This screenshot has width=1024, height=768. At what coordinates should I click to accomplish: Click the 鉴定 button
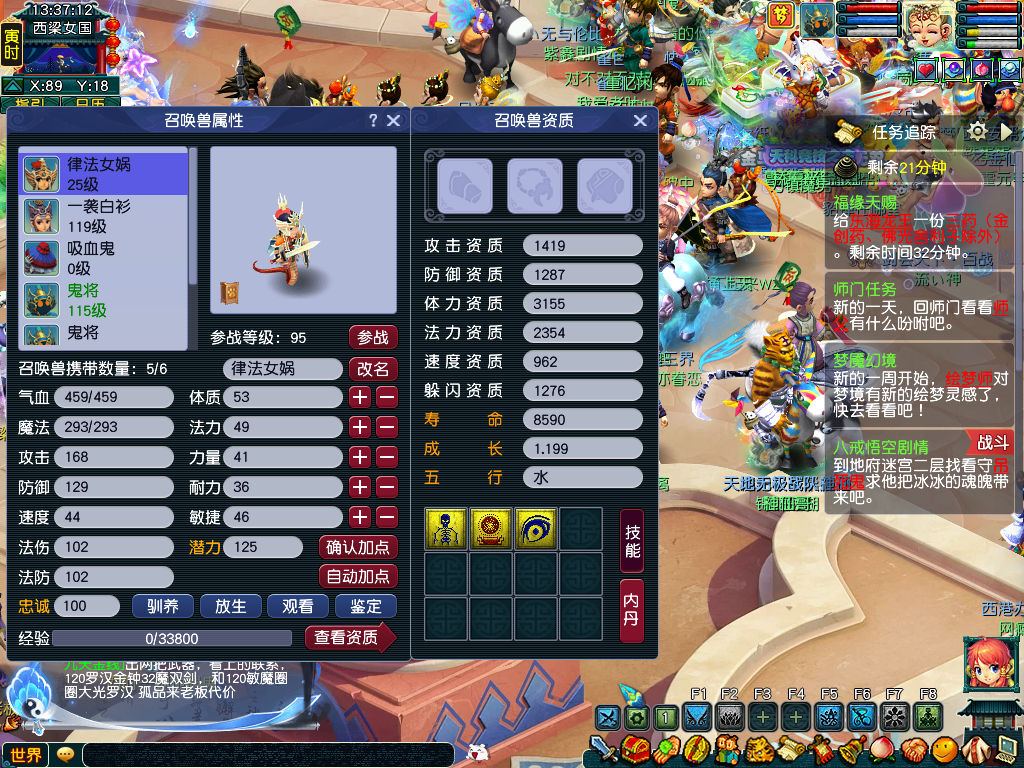point(365,606)
